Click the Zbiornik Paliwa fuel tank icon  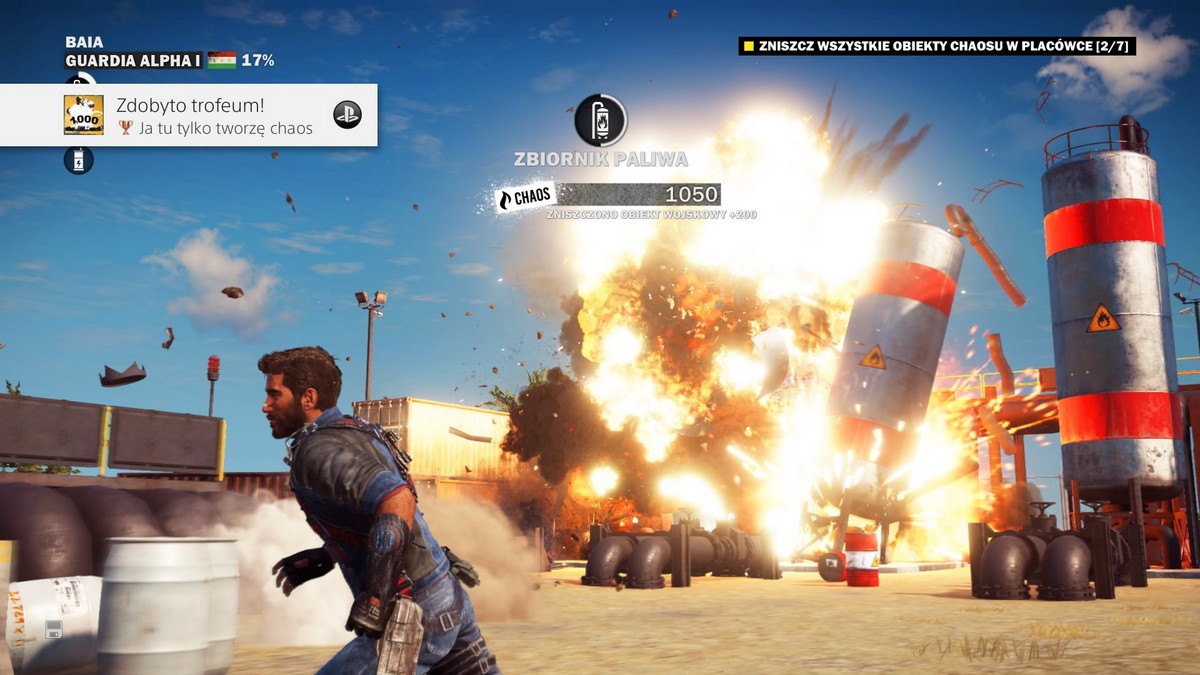pyautogui.click(x=600, y=120)
